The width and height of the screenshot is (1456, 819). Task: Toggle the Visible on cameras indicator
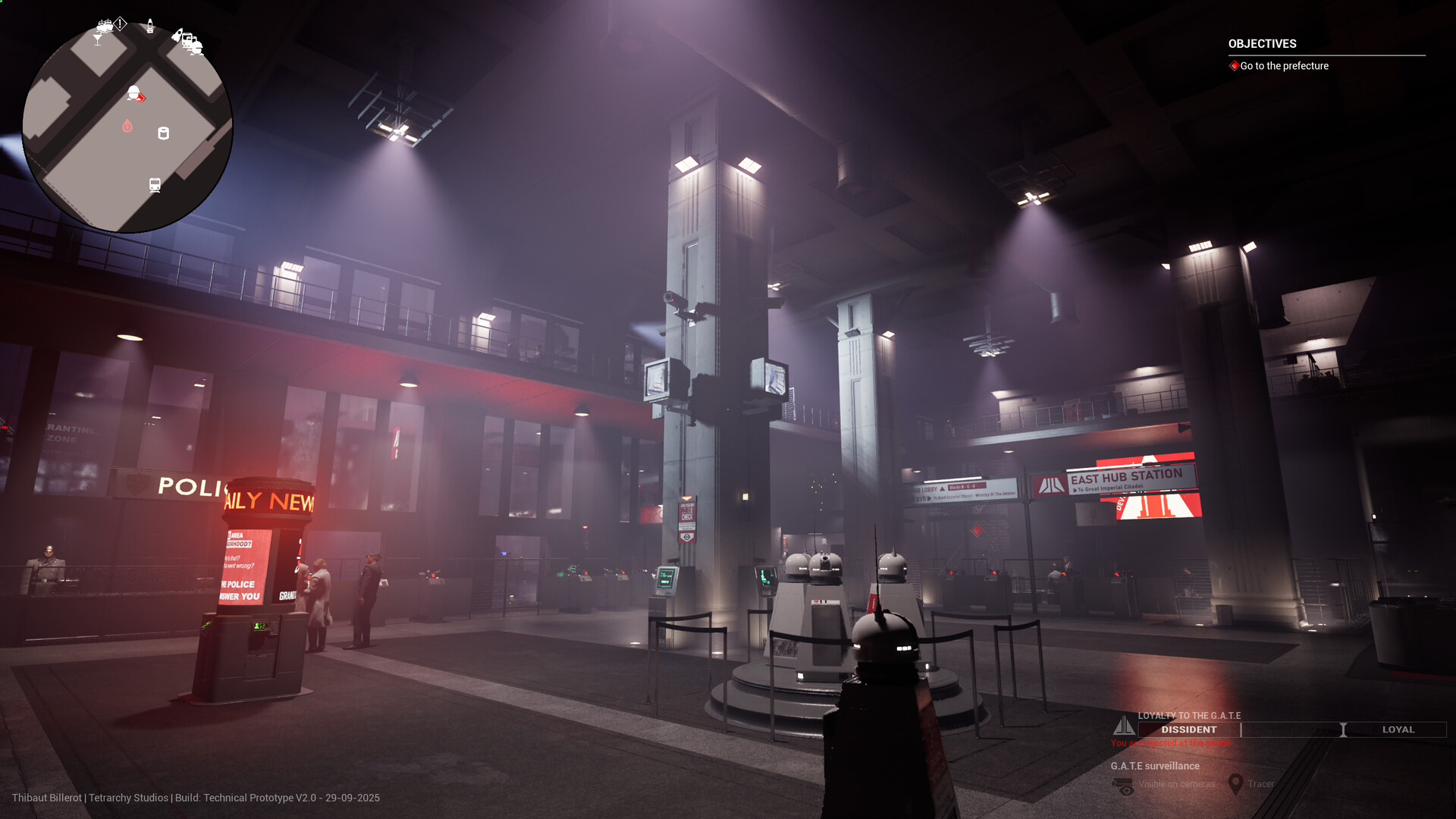pos(1177,784)
